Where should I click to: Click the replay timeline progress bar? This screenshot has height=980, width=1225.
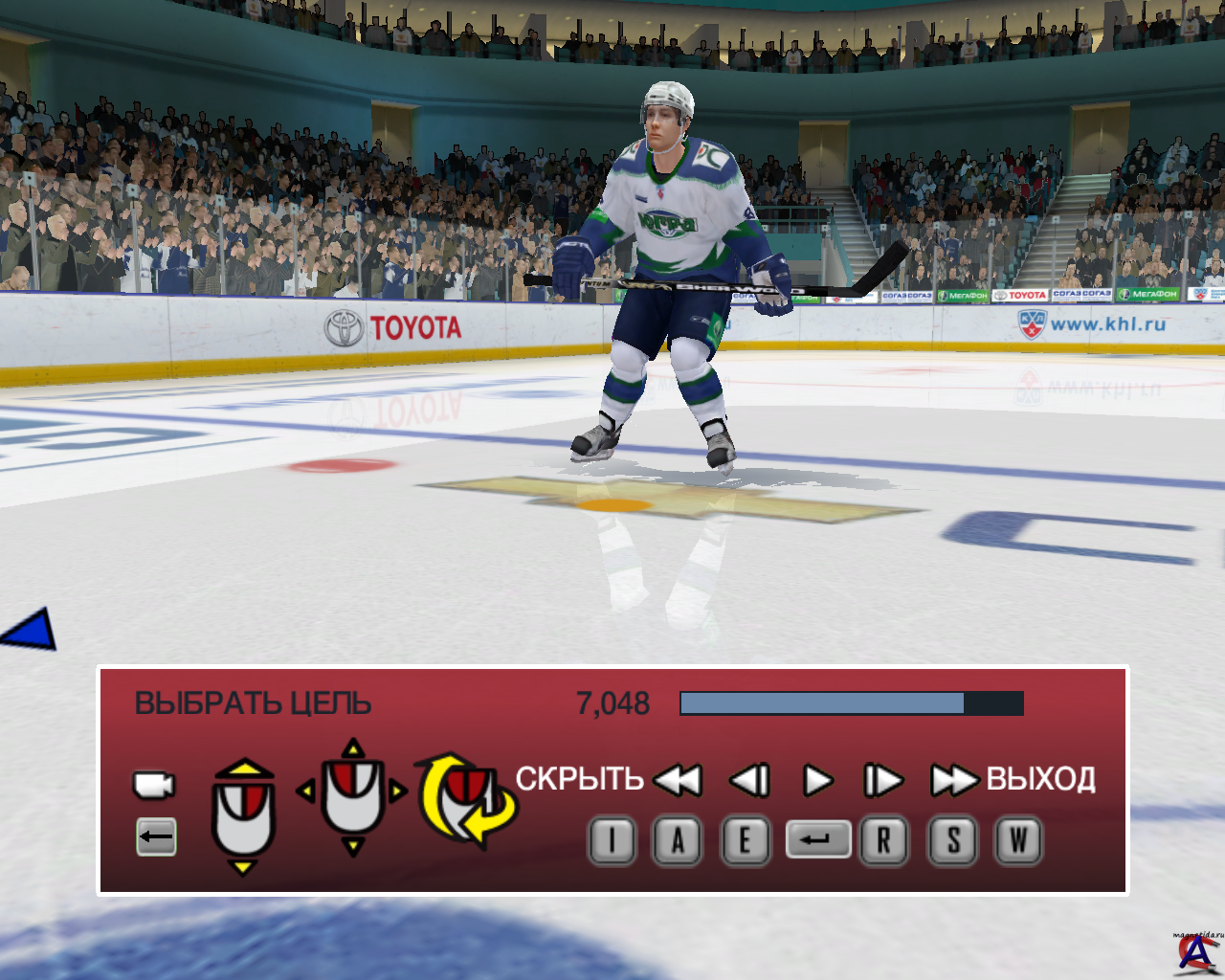pos(851,703)
